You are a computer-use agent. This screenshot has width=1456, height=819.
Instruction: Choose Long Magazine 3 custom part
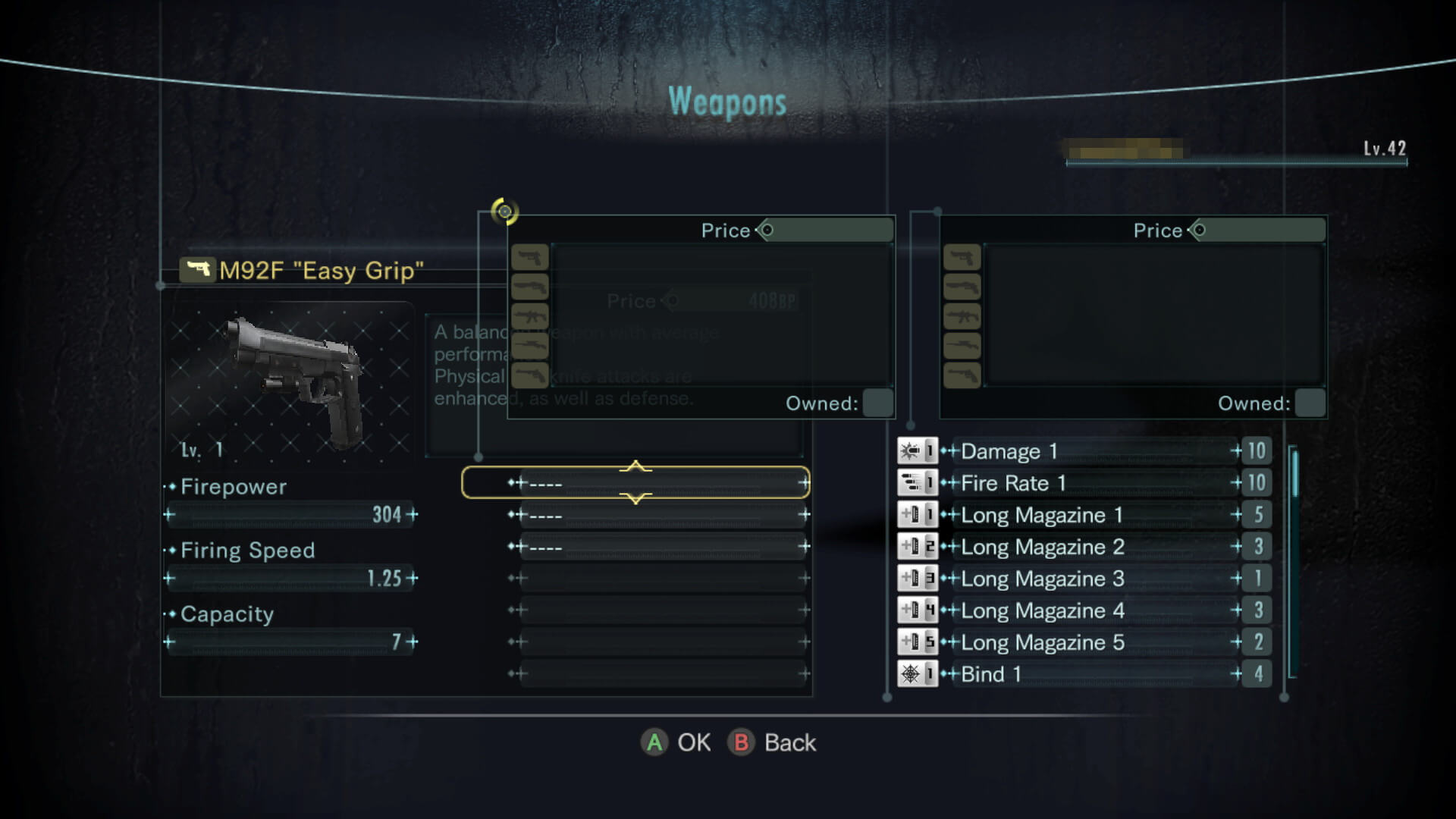[1084, 579]
